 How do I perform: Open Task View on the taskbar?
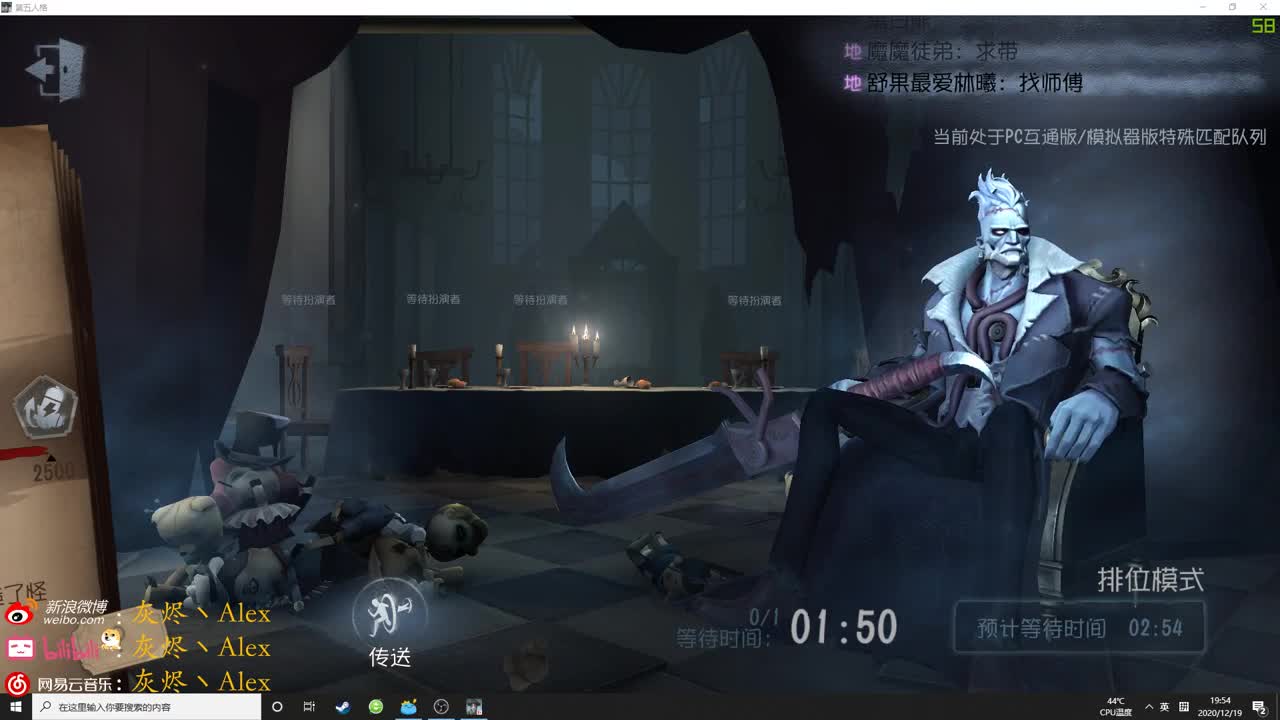tap(310, 707)
